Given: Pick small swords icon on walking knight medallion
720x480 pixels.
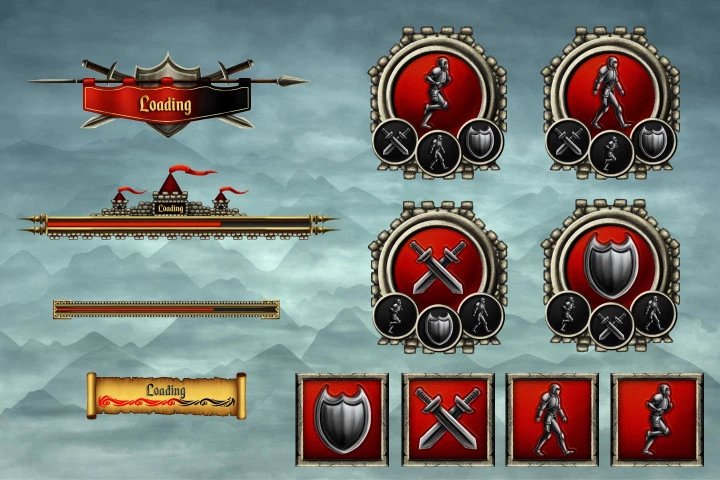Looking at the screenshot, I should [x=567, y=143].
